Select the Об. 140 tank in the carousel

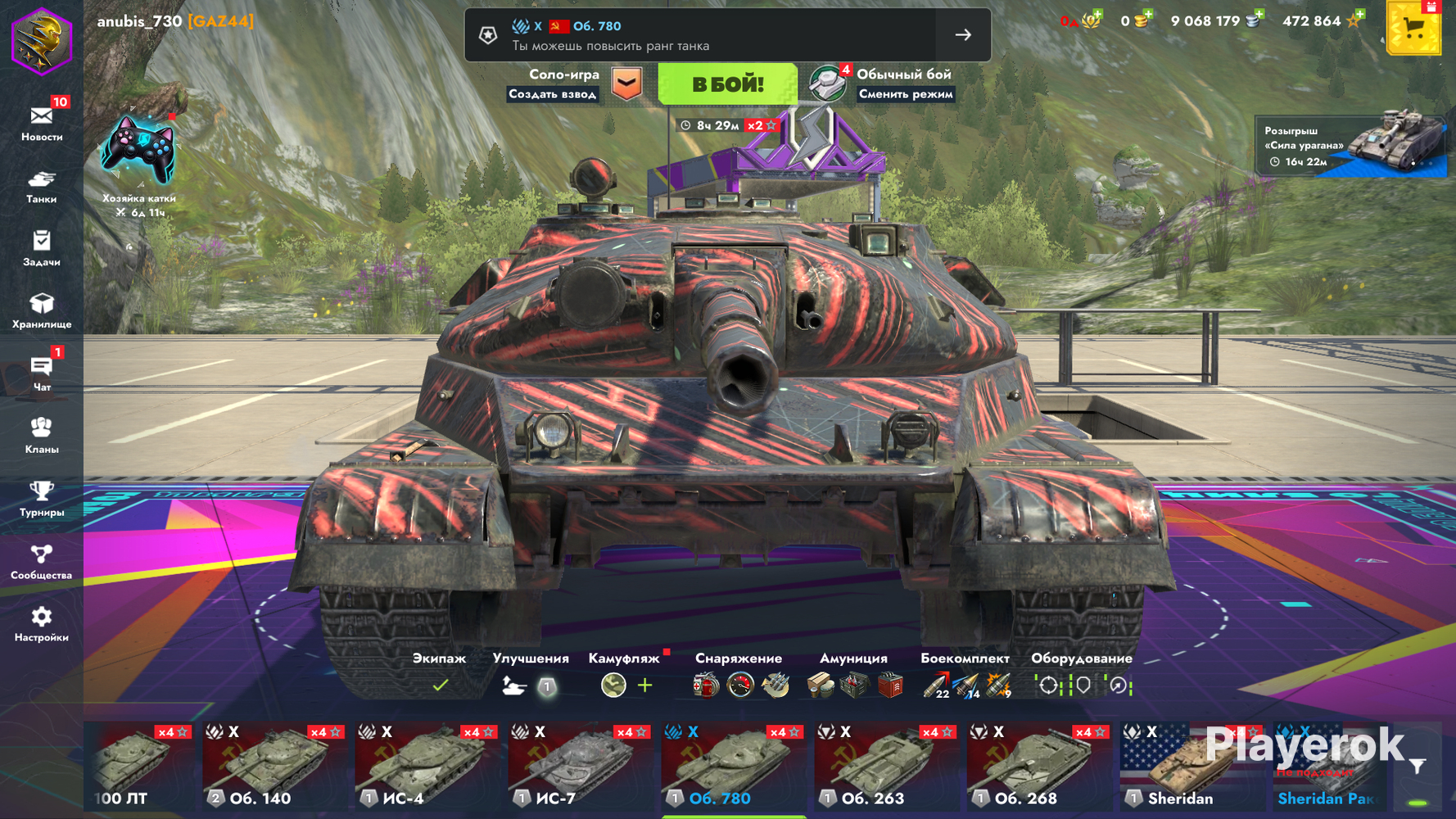275,767
